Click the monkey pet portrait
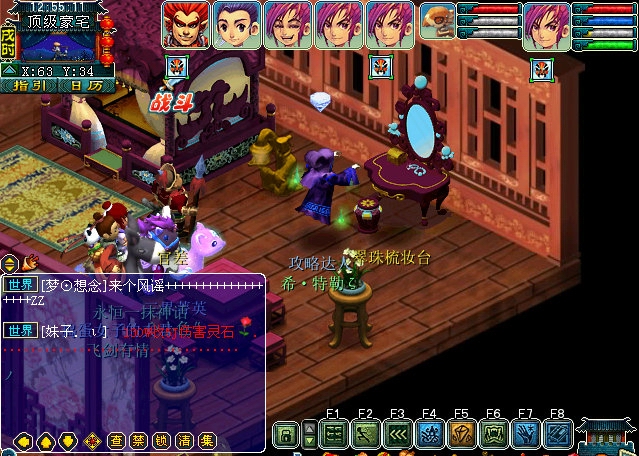Viewport: 639px width, 456px height. pyautogui.click(x=437, y=22)
